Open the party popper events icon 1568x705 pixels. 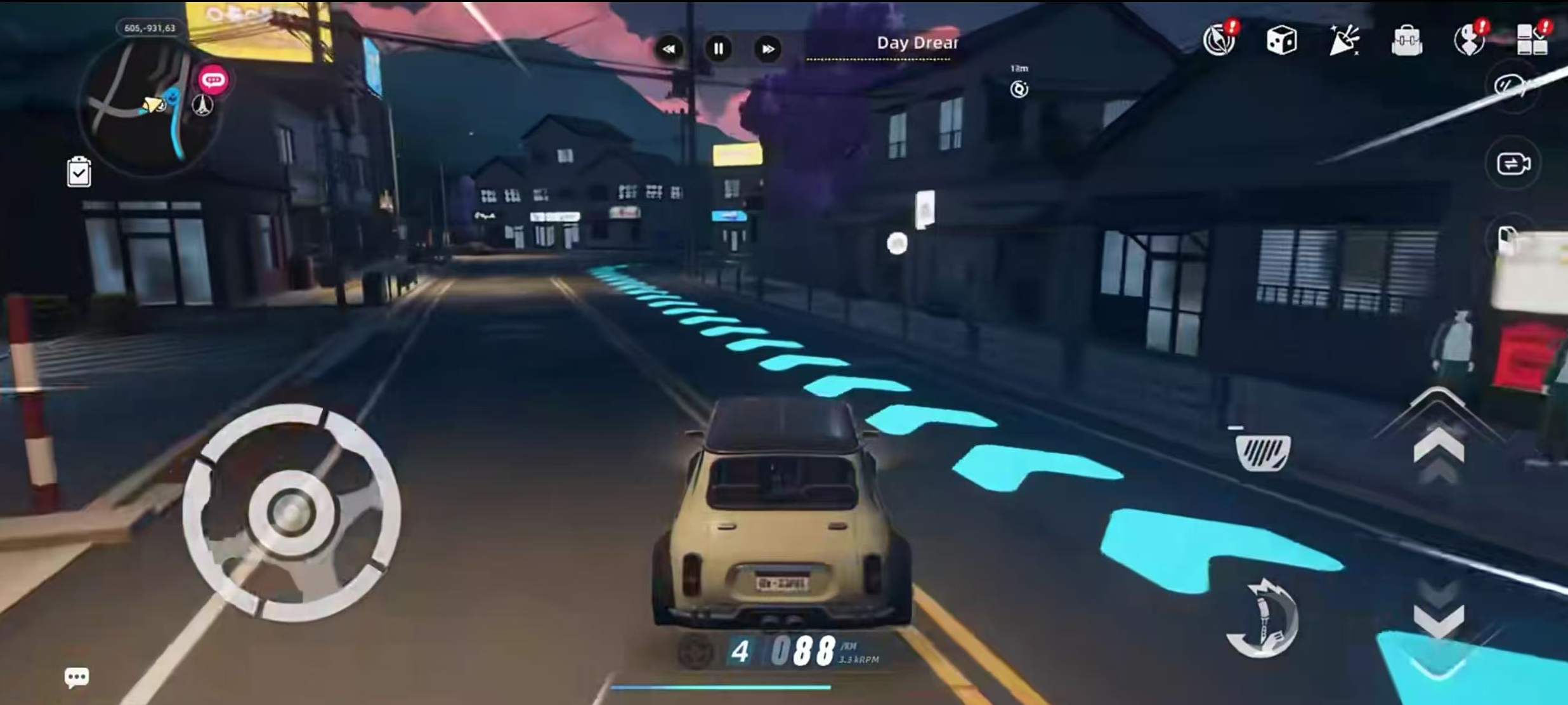point(1343,41)
